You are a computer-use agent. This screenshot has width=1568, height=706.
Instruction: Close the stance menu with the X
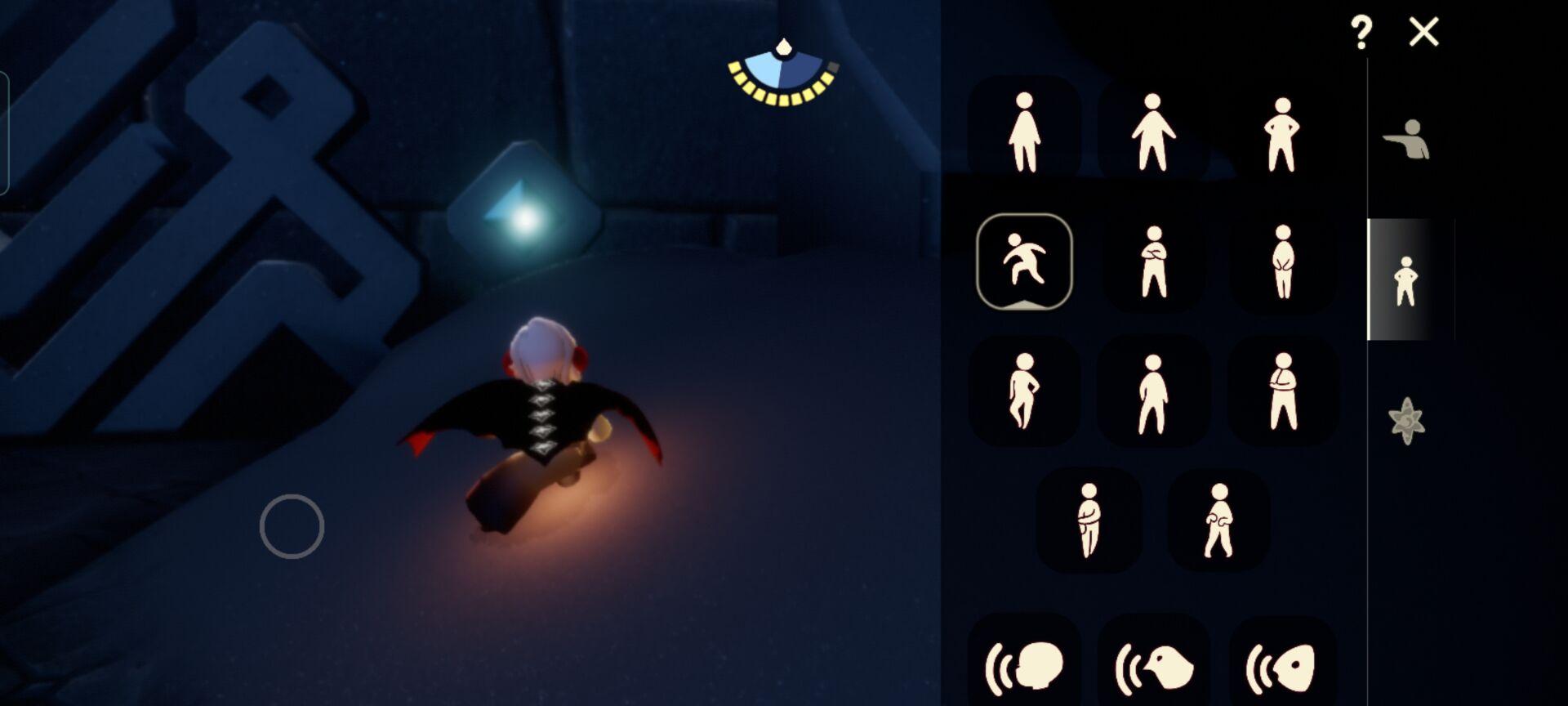click(x=1423, y=33)
